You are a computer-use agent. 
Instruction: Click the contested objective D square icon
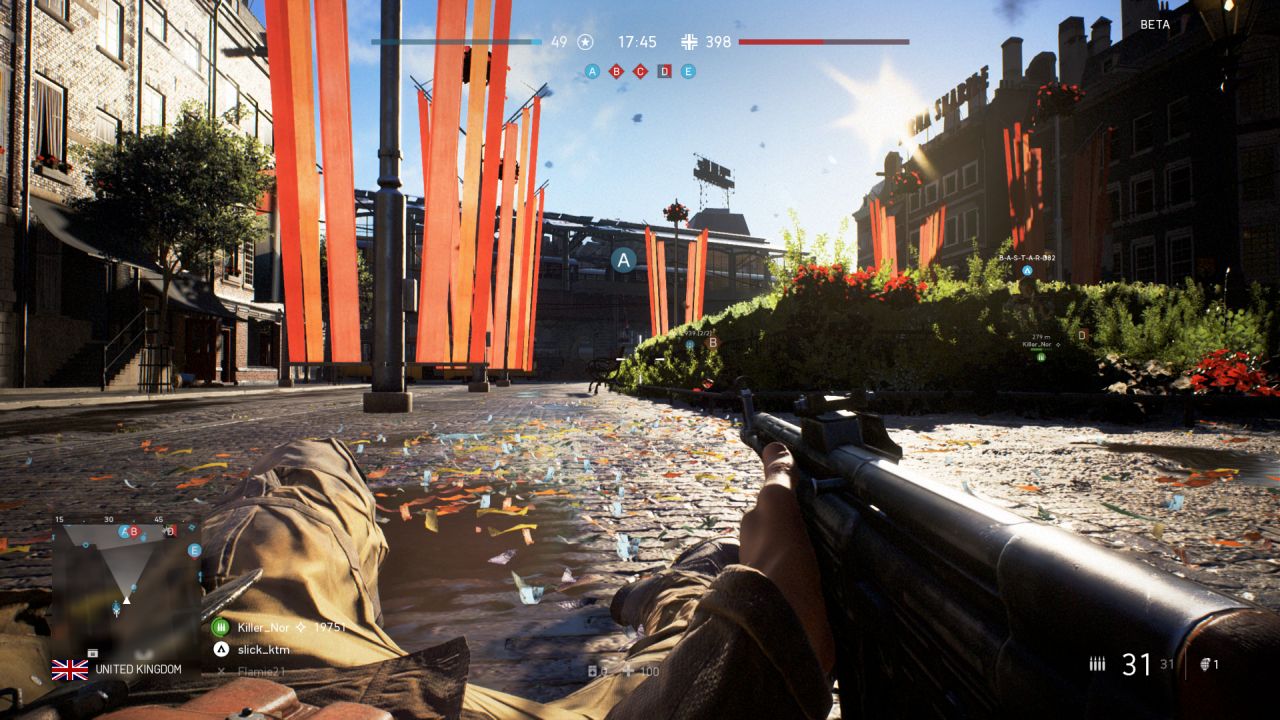point(664,71)
